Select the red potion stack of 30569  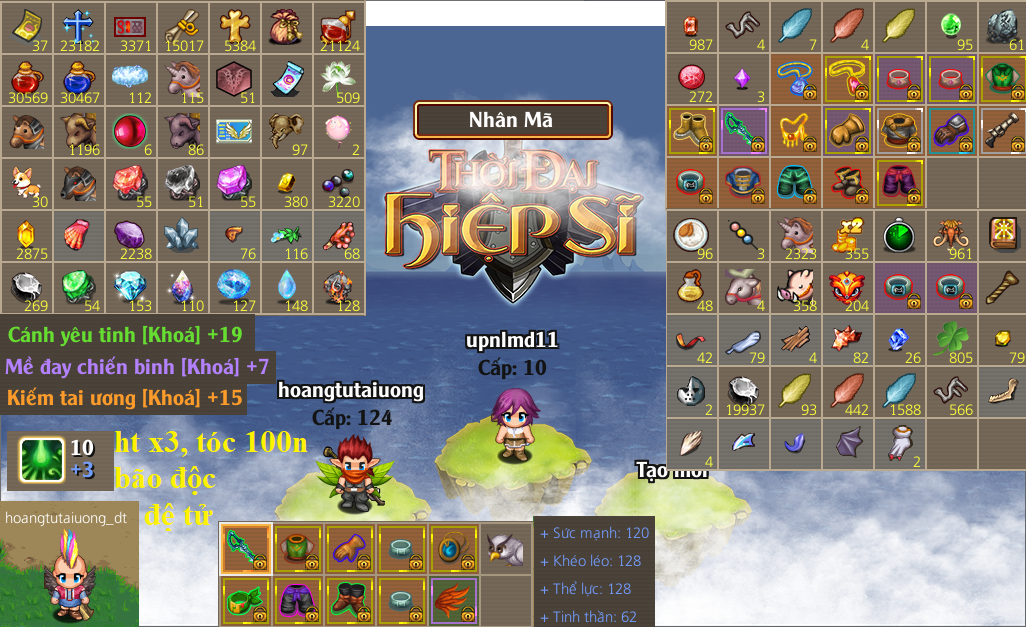(26, 79)
